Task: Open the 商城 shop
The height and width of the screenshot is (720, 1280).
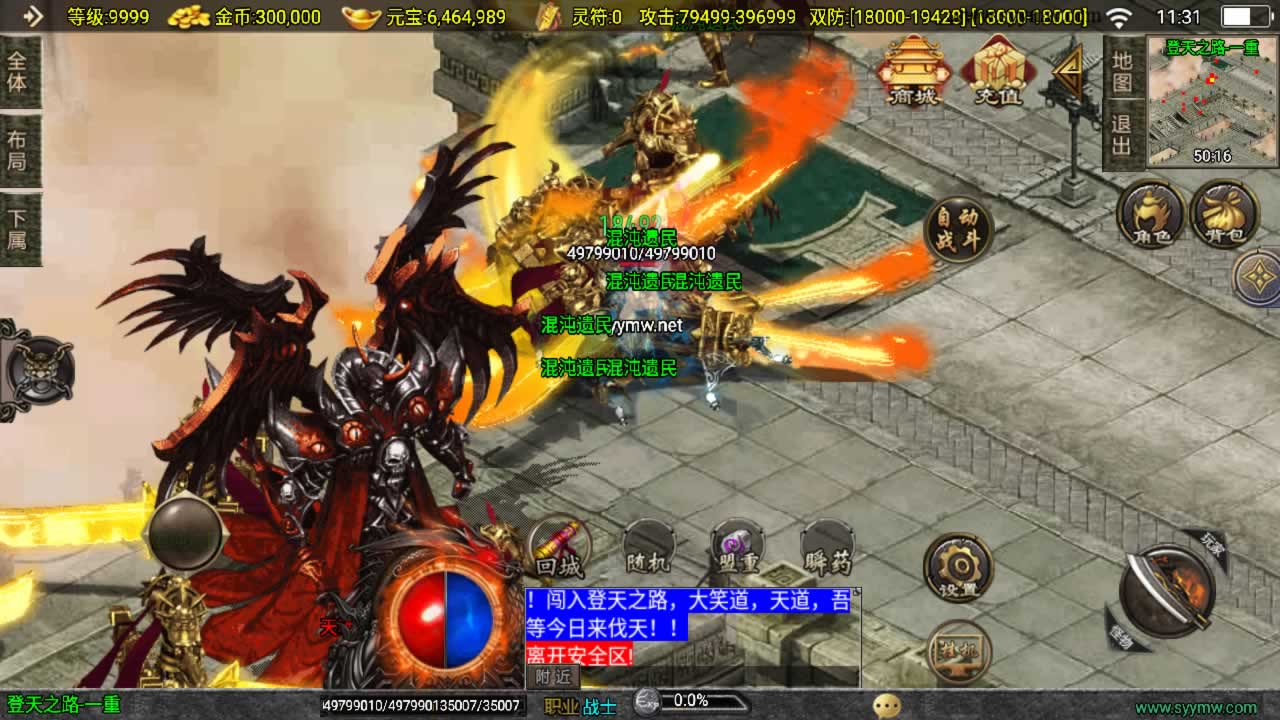Action: coord(915,70)
